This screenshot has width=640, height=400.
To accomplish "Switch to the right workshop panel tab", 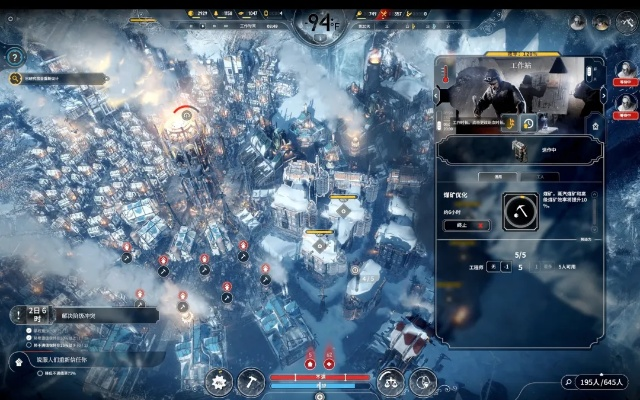I will pos(542,175).
